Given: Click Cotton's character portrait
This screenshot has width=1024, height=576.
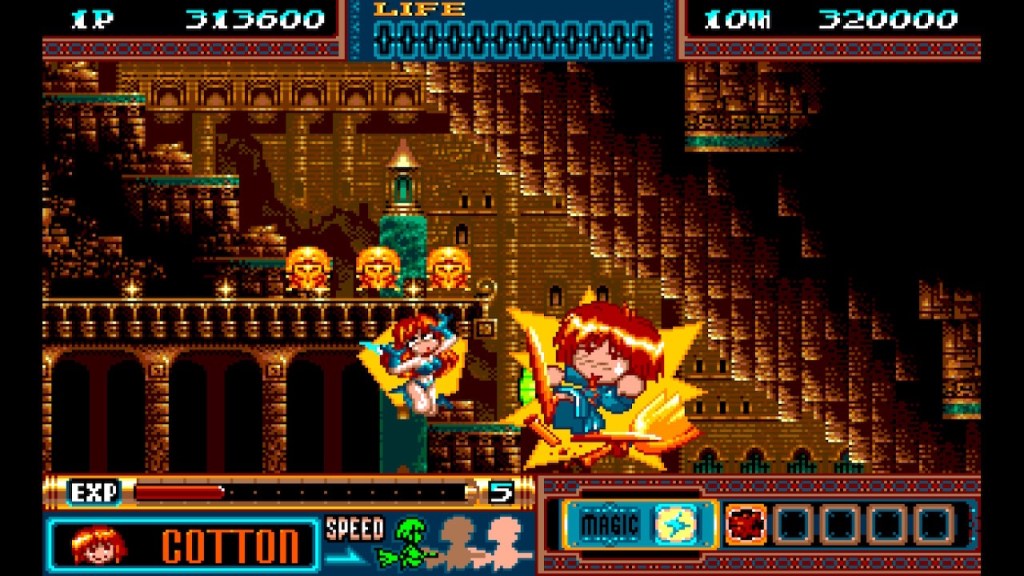Looking at the screenshot, I should pyautogui.click(x=96, y=545).
